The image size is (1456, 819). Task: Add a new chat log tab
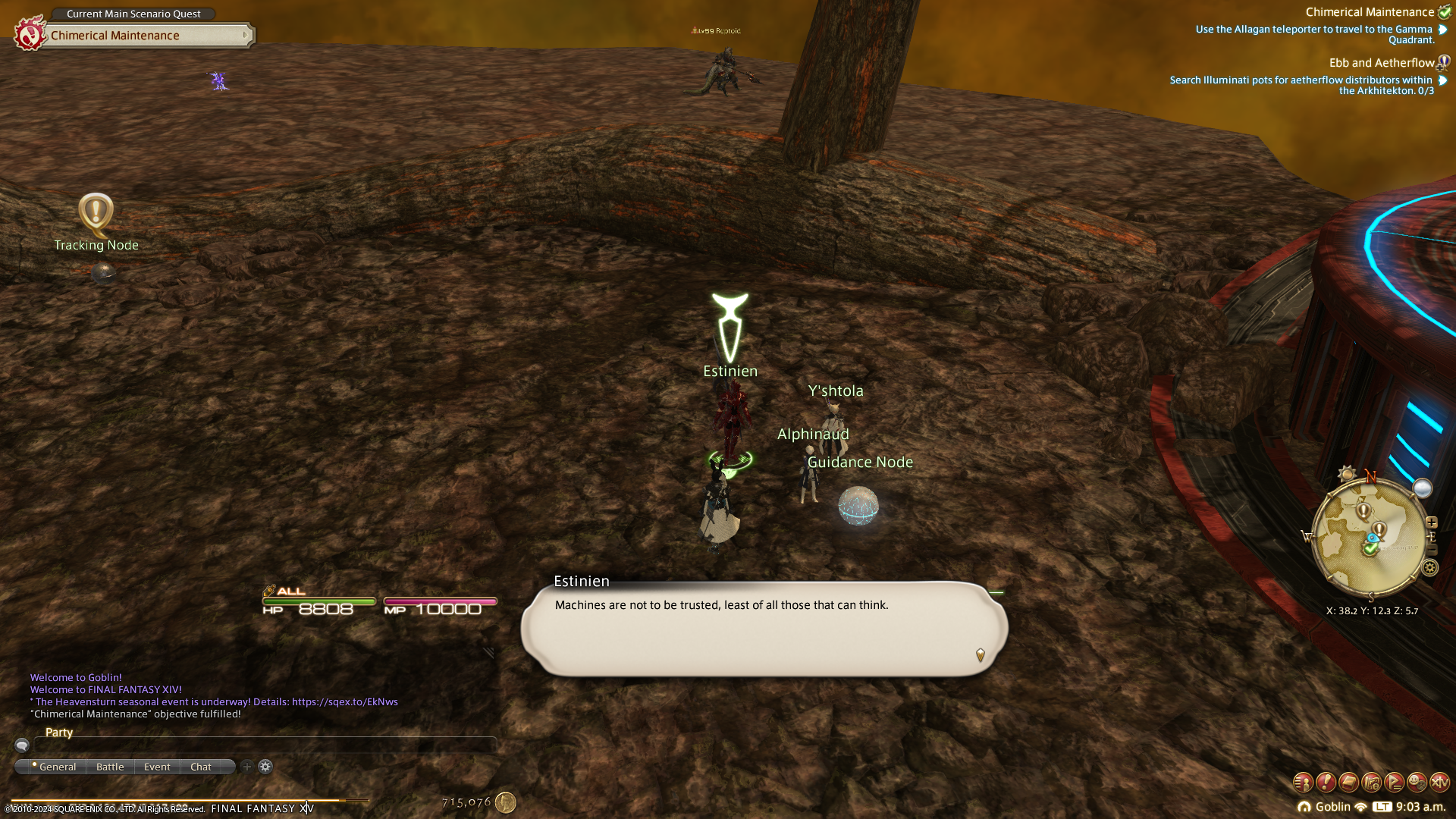247,767
